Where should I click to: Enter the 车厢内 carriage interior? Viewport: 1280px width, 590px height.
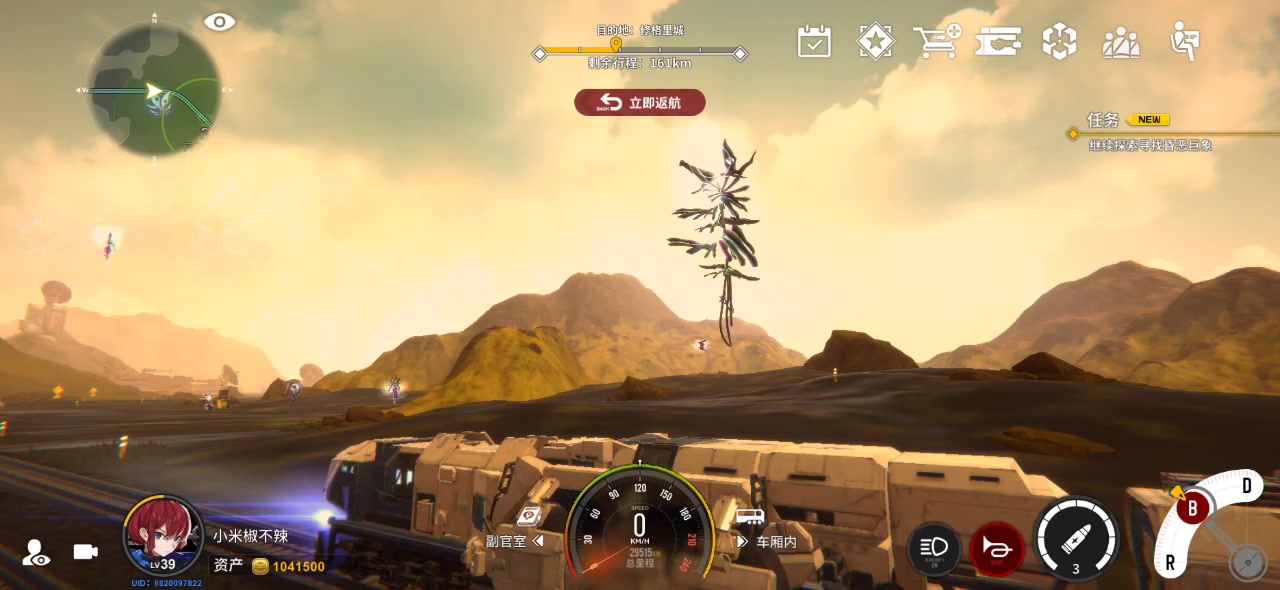[x=768, y=541]
